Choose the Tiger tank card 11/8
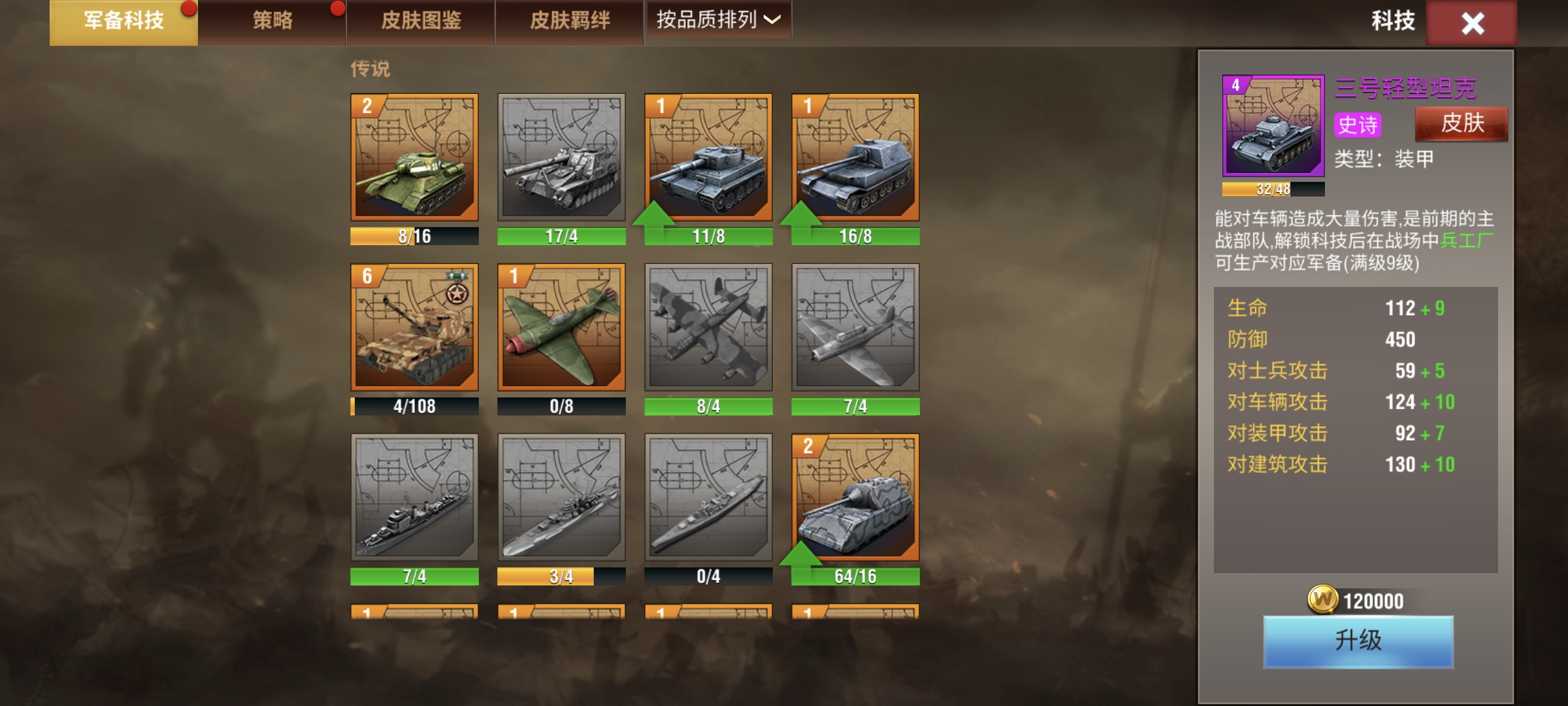Image resolution: width=1568 pixels, height=706 pixels. point(708,157)
